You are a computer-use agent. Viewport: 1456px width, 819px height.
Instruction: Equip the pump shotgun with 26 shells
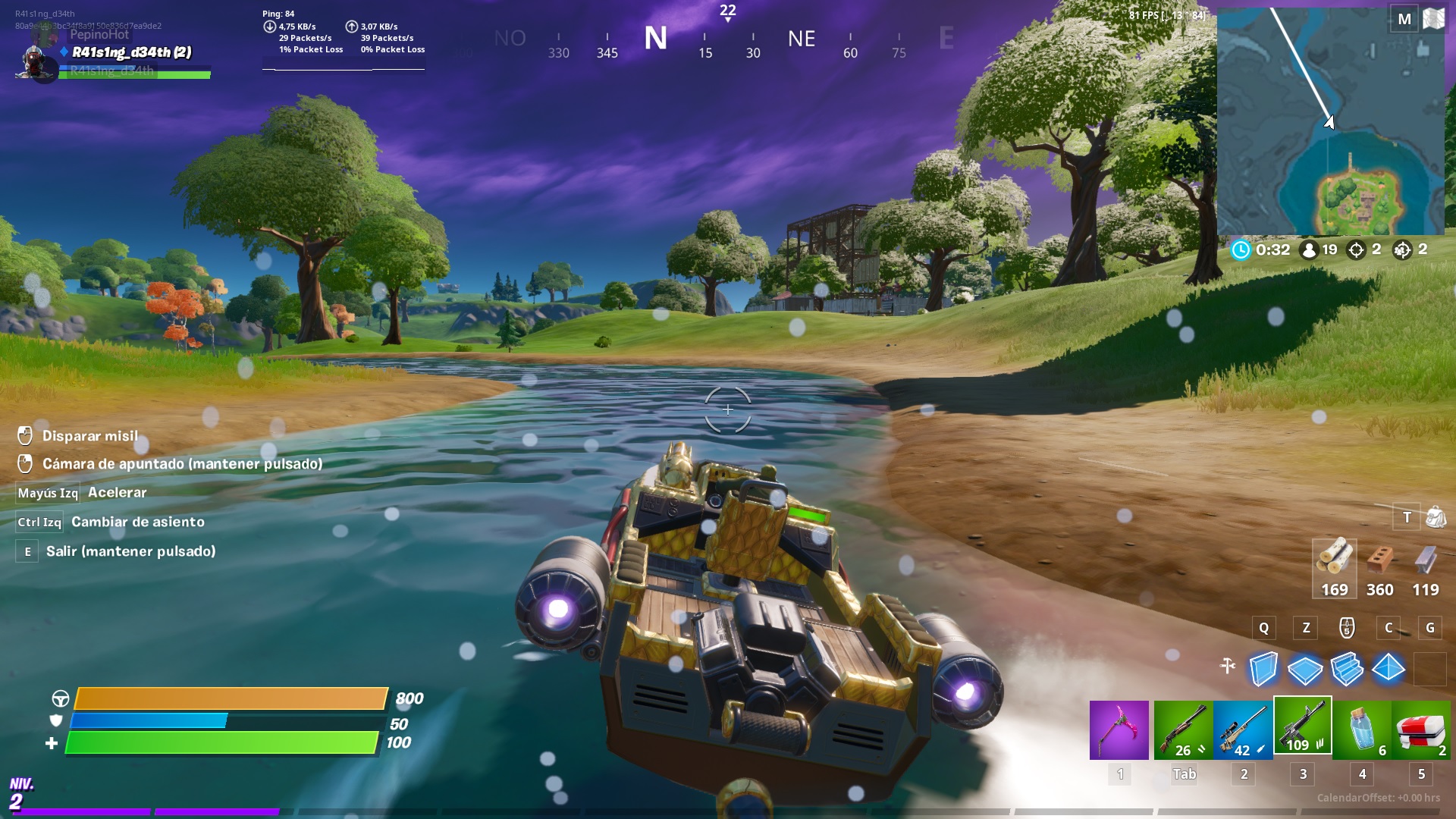(1183, 730)
